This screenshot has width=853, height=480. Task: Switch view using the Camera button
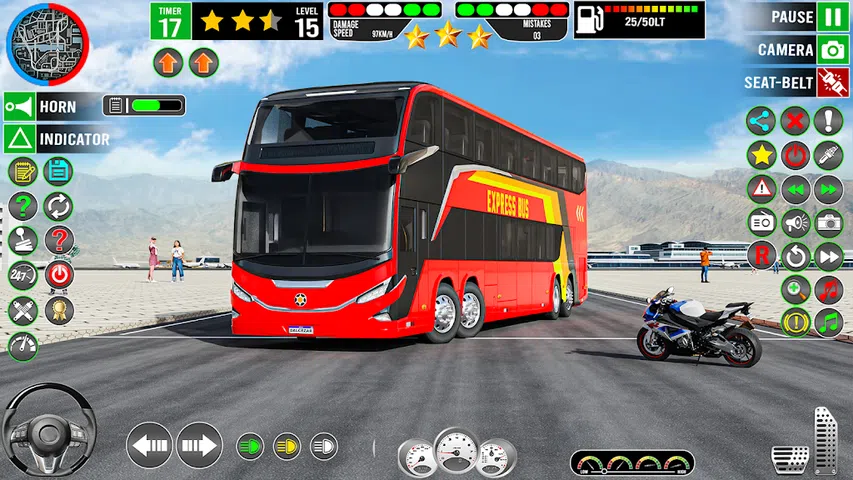(x=832, y=50)
